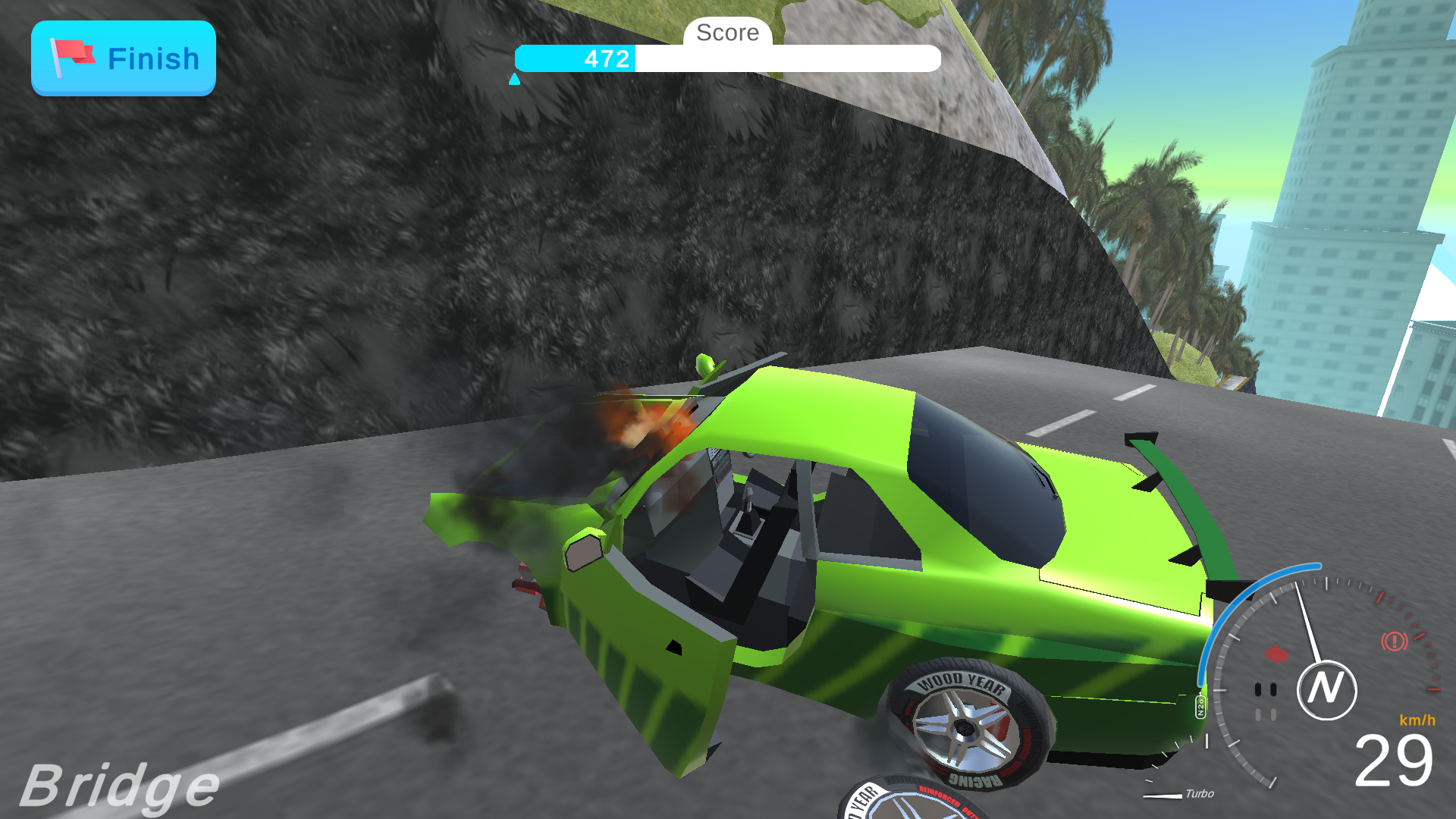The width and height of the screenshot is (1456, 819).
Task: Select the Score header label
Action: click(727, 33)
